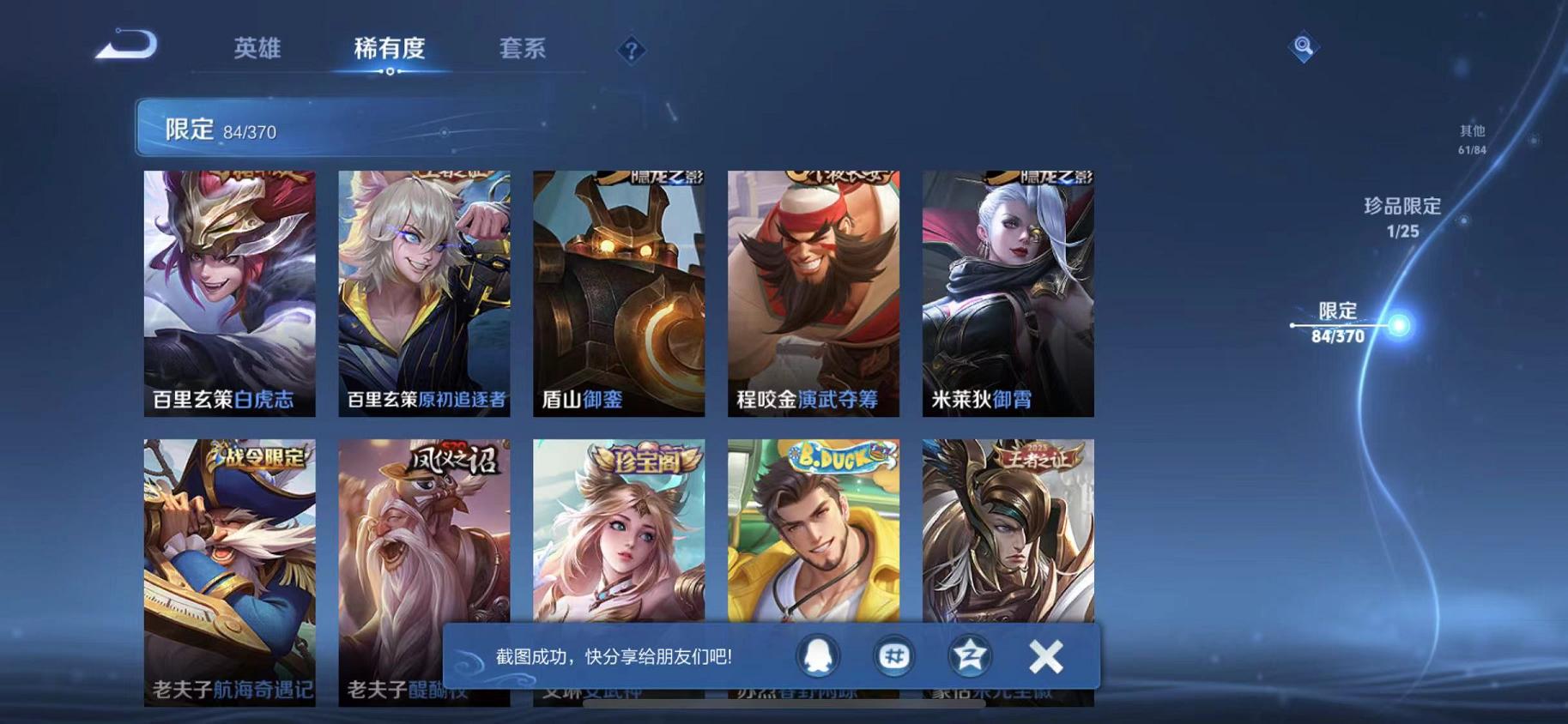Open the 盾山御銮 skin card

[617, 292]
